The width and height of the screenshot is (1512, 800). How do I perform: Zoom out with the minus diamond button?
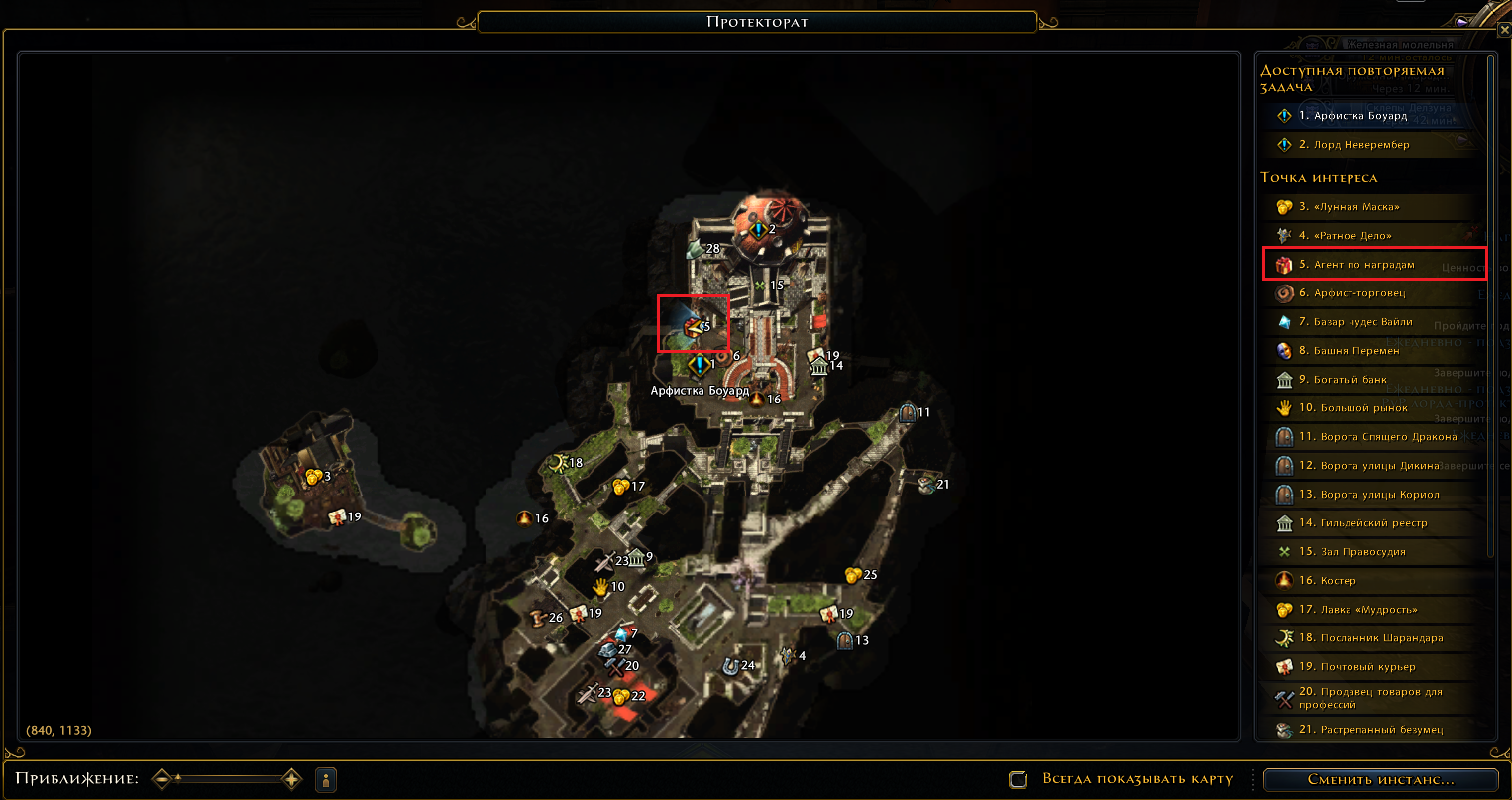163,779
